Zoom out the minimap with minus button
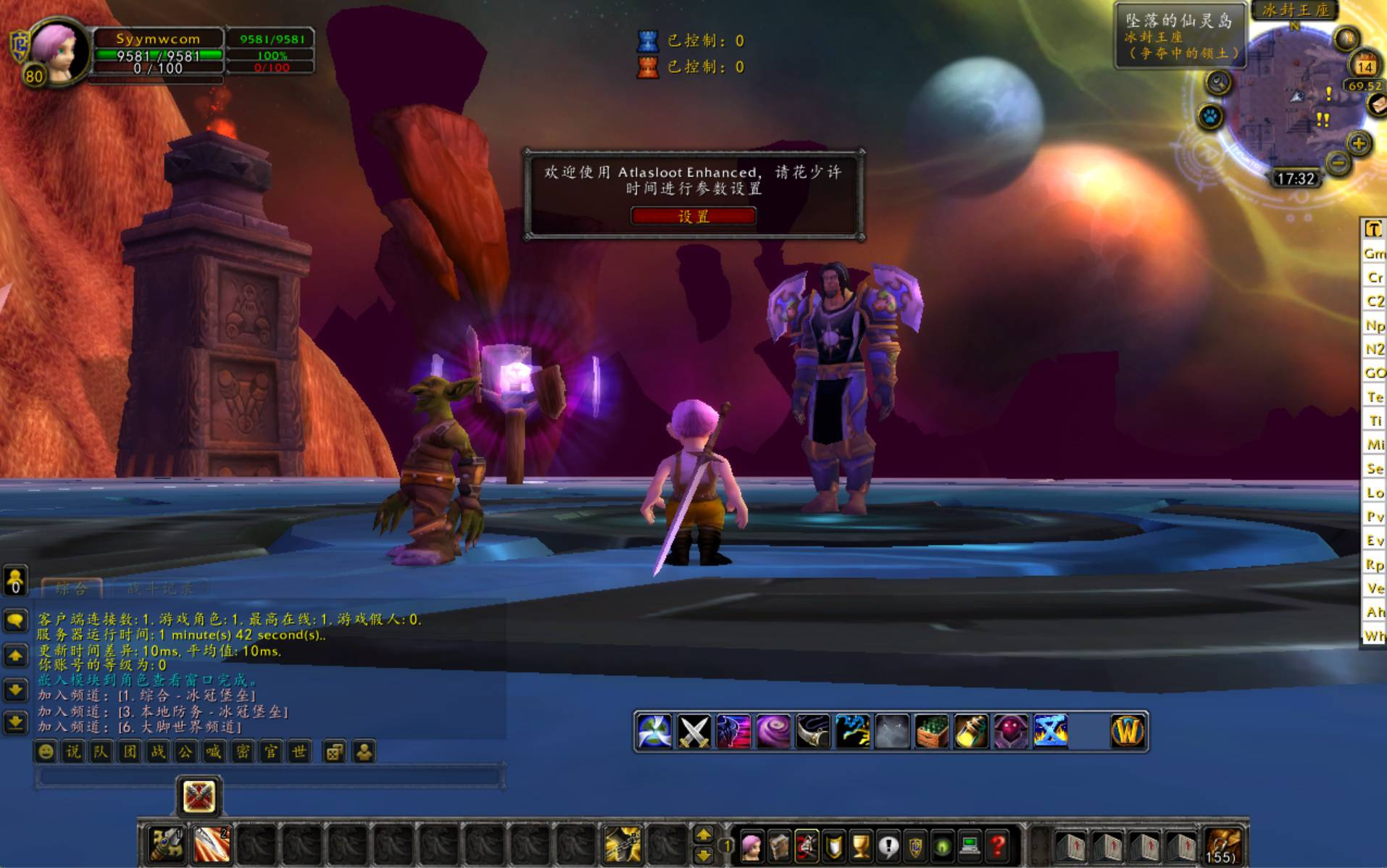The image size is (1387, 868). coord(1338,163)
